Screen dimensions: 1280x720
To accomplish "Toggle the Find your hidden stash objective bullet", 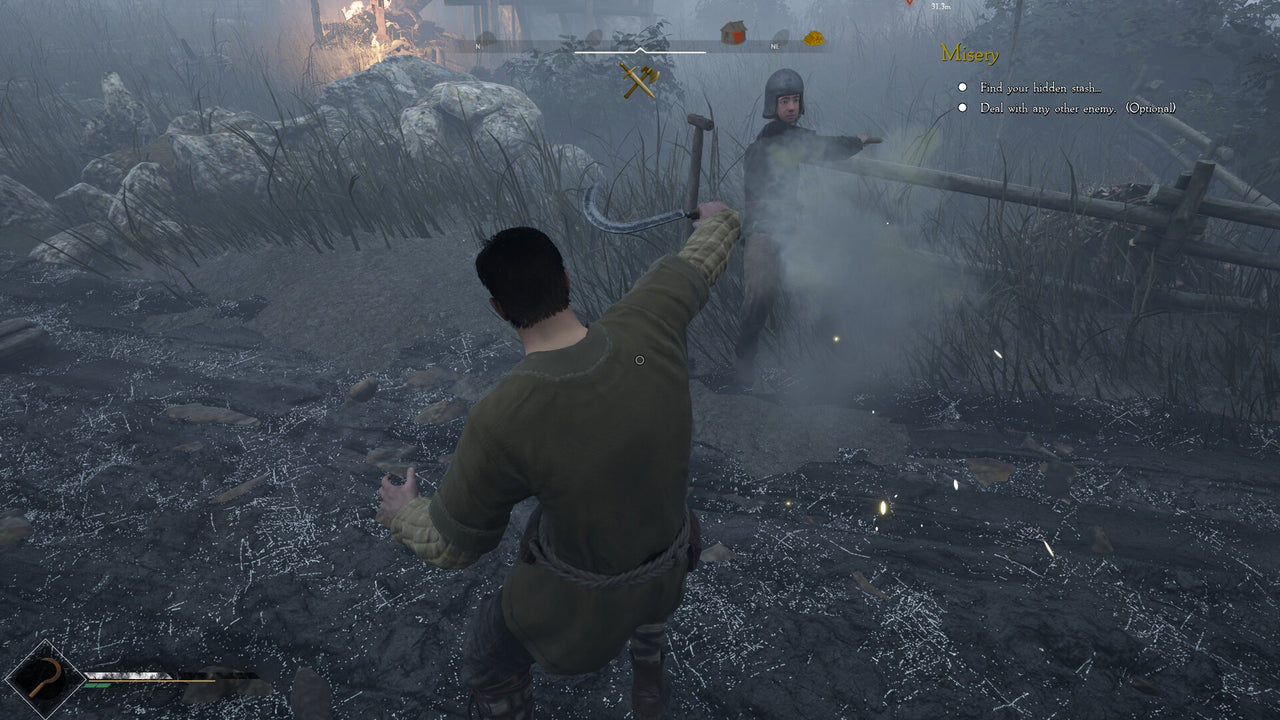I will (x=961, y=88).
